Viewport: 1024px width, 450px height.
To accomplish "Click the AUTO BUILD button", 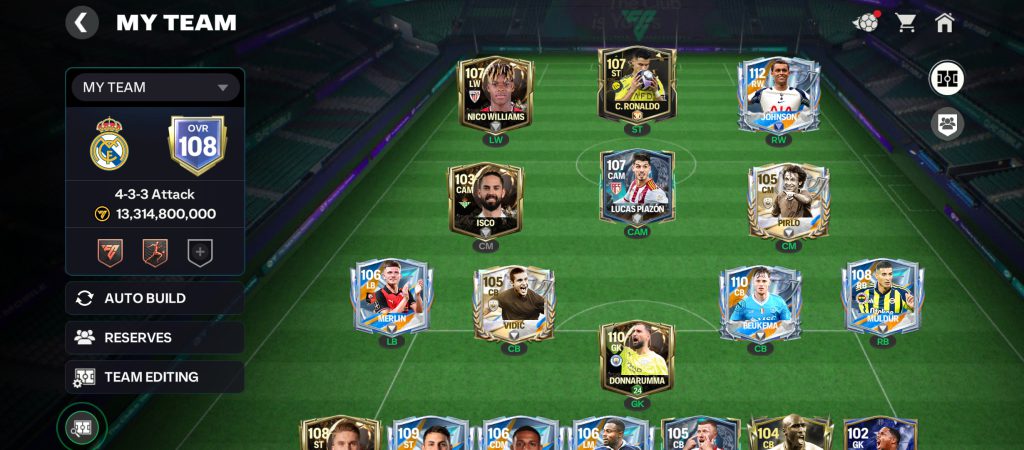I will [155, 298].
